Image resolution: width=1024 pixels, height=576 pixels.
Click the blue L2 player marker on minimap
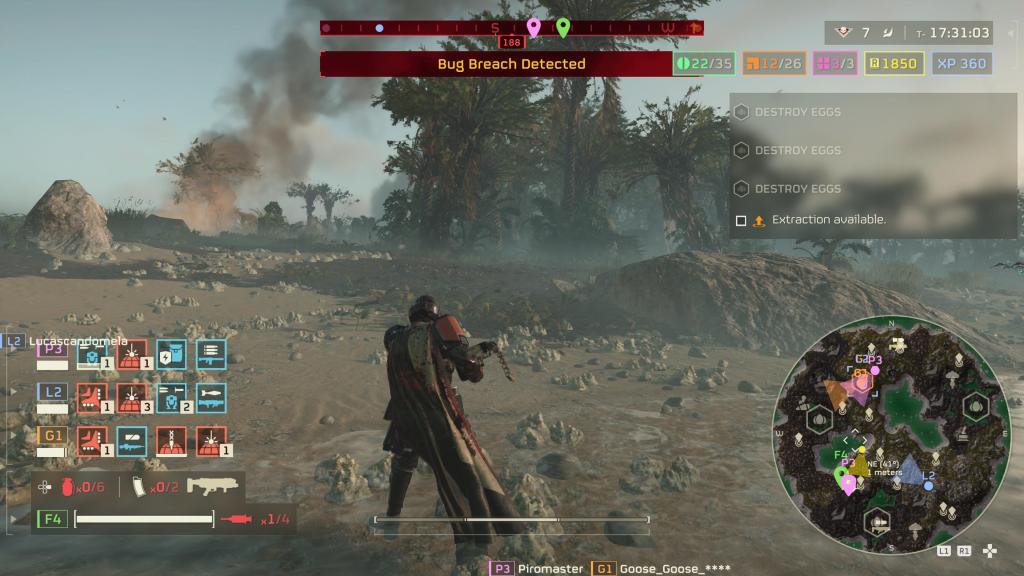[928, 485]
